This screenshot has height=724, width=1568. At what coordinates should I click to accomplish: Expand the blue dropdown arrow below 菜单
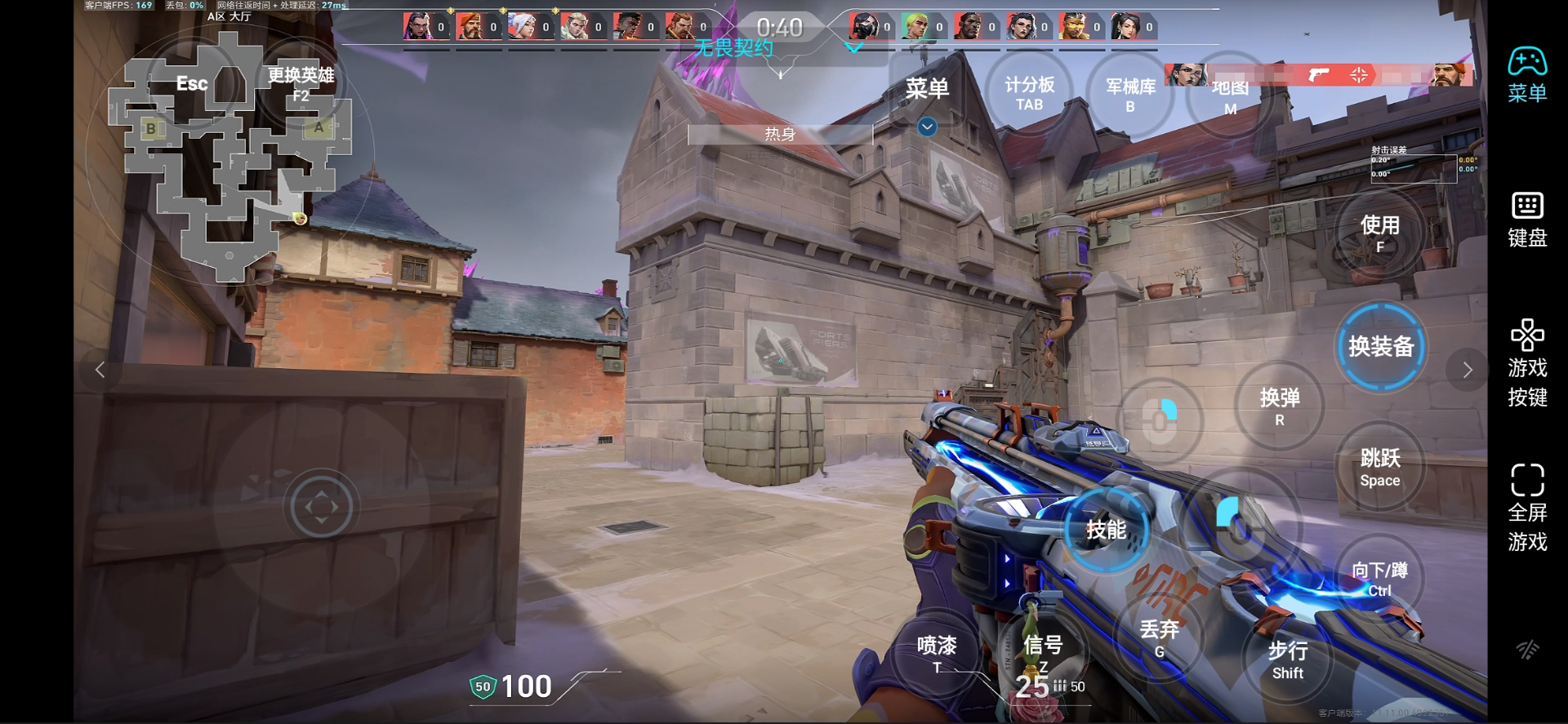point(927,127)
